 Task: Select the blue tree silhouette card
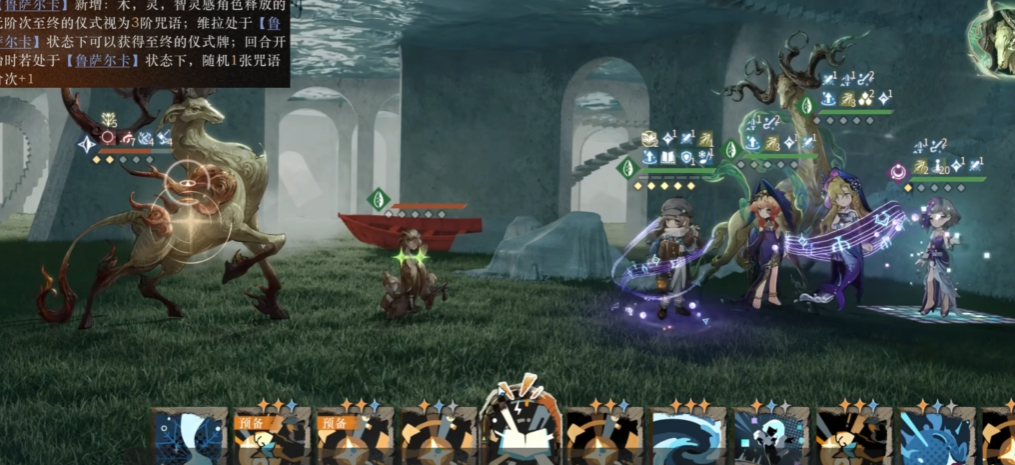pyautogui.click(x=190, y=437)
